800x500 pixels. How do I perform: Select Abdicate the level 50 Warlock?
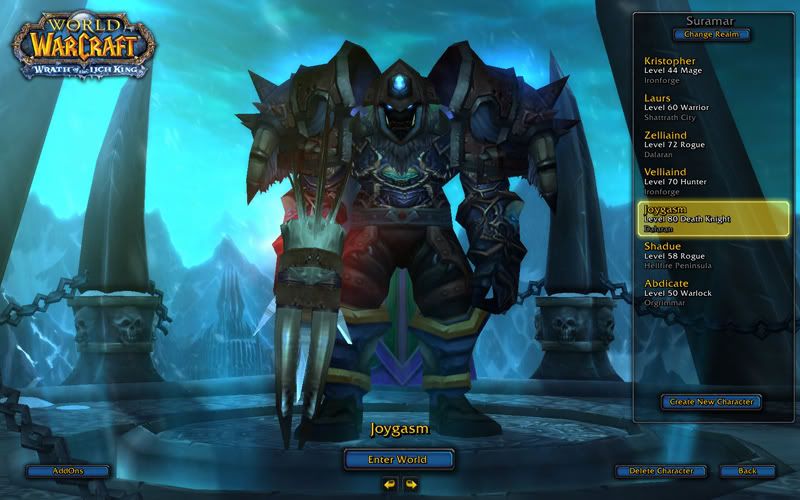pyautogui.click(x=712, y=294)
